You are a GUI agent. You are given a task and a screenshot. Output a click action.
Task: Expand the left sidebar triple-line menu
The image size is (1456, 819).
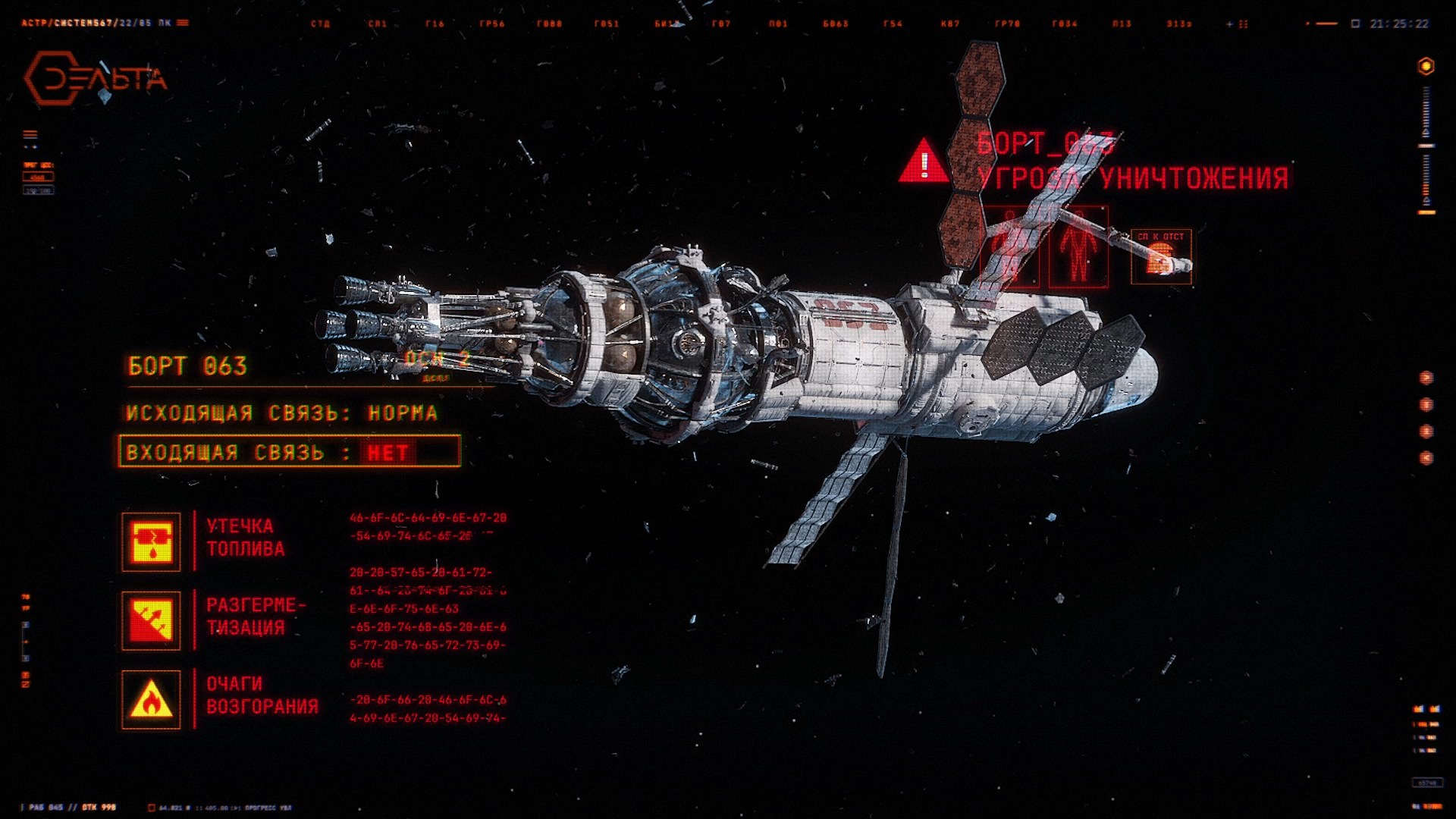click(x=29, y=133)
